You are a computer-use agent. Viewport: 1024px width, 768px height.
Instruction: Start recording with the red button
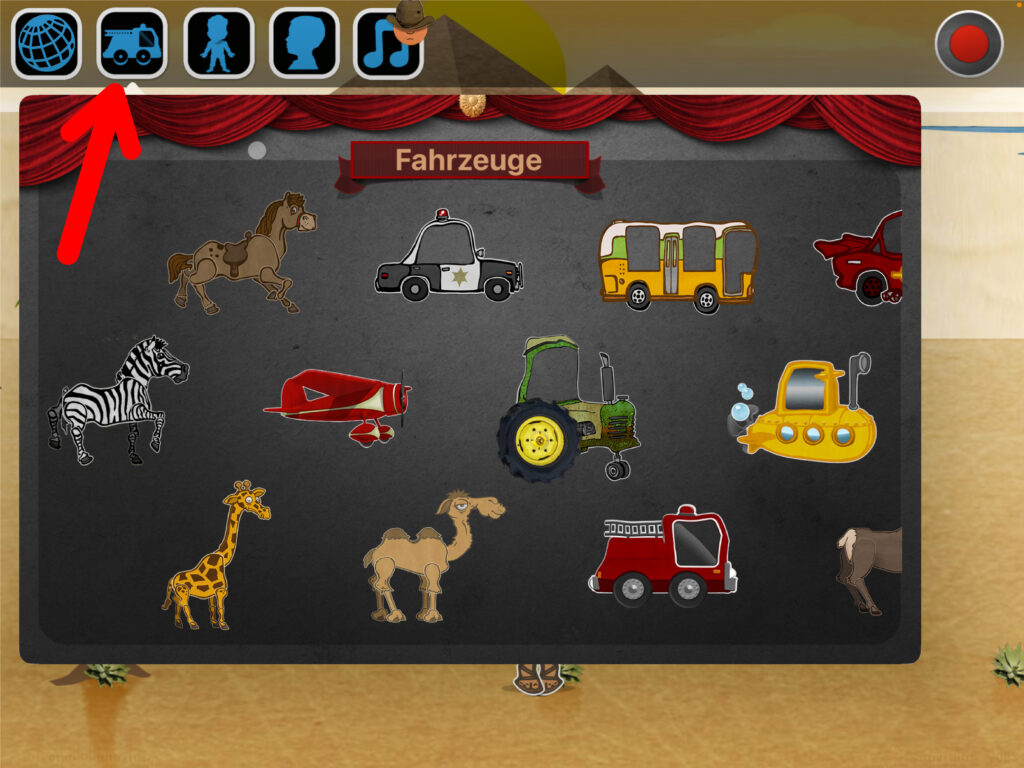coord(968,44)
